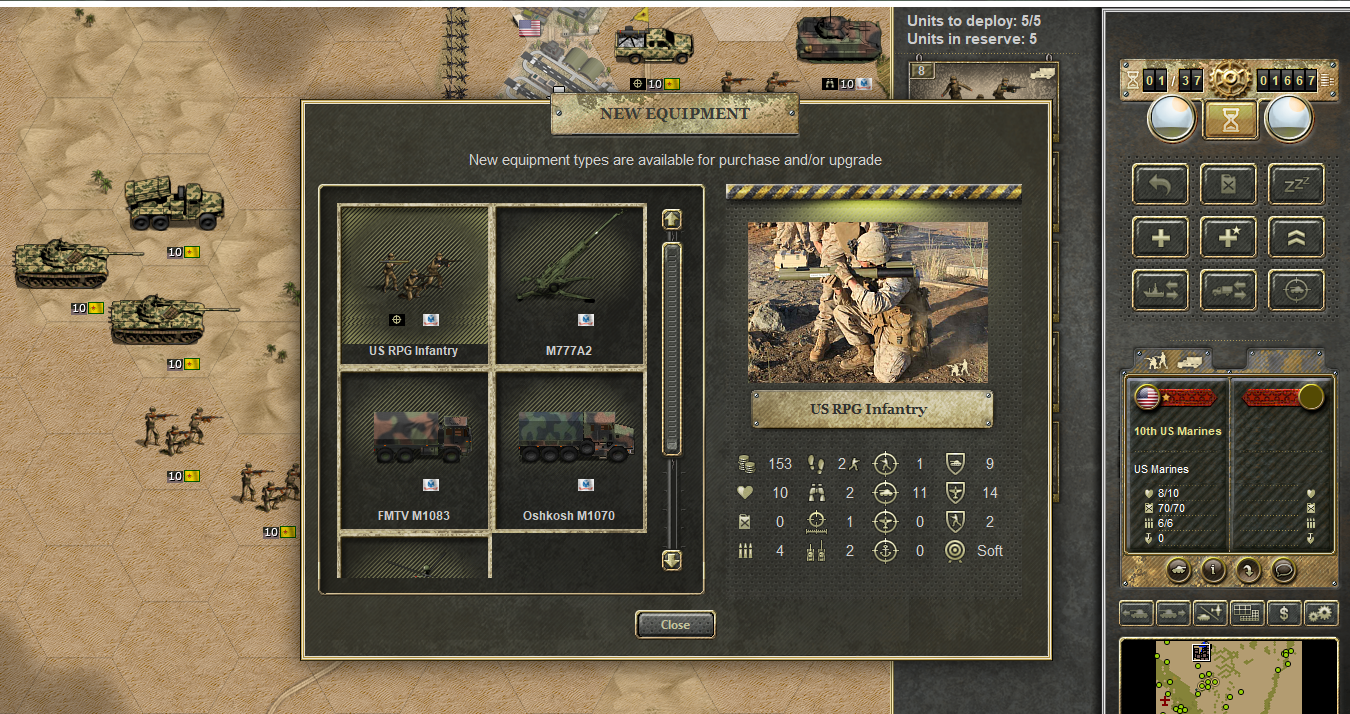Open the speech bubble message button
1350x714 pixels.
click(x=1284, y=570)
